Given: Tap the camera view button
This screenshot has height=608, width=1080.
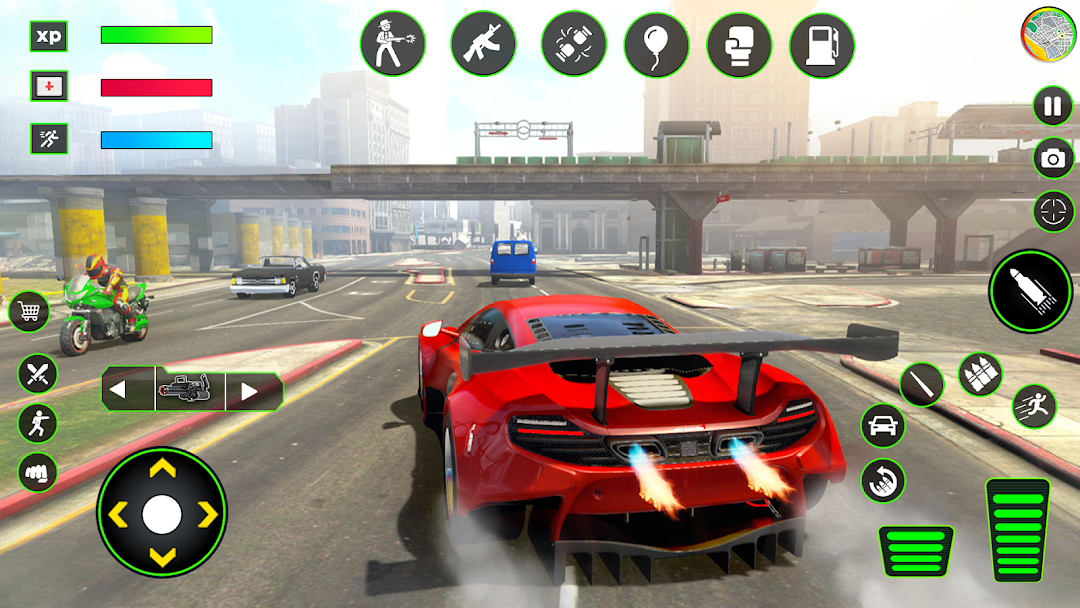Looking at the screenshot, I should click(1053, 158).
